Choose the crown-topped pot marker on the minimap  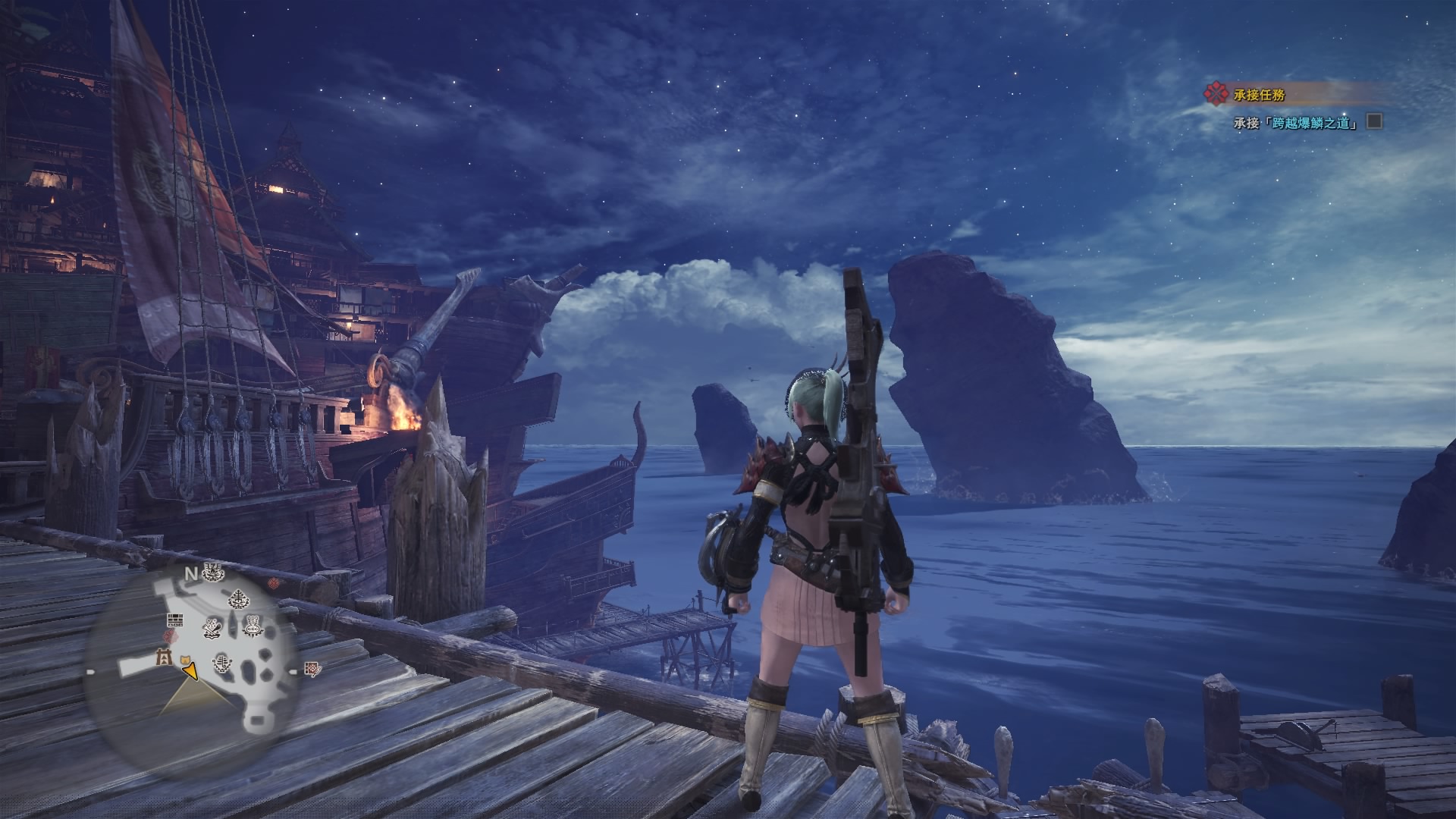point(252,626)
